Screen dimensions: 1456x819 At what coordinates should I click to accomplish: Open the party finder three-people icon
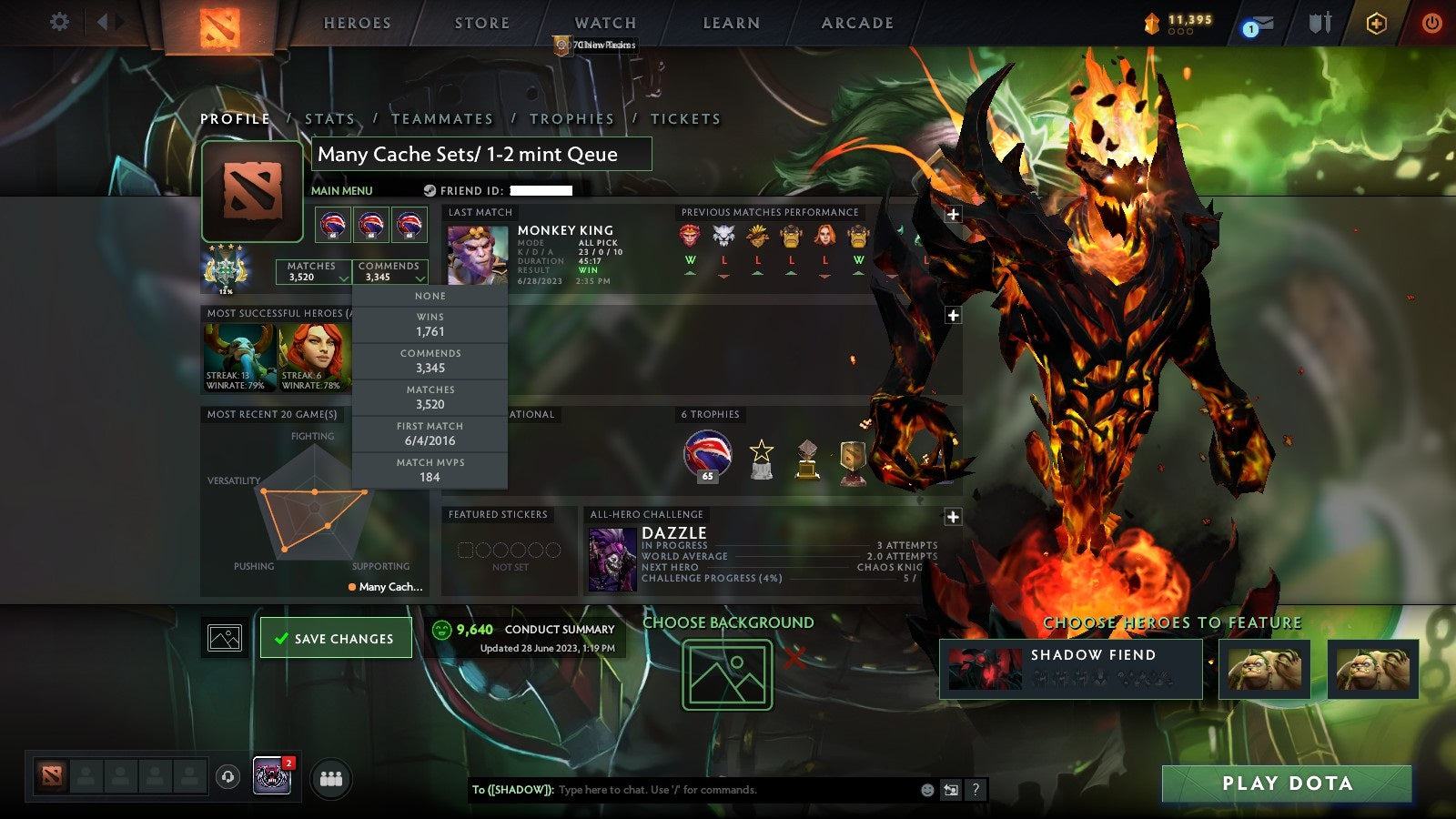click(332, 776)
